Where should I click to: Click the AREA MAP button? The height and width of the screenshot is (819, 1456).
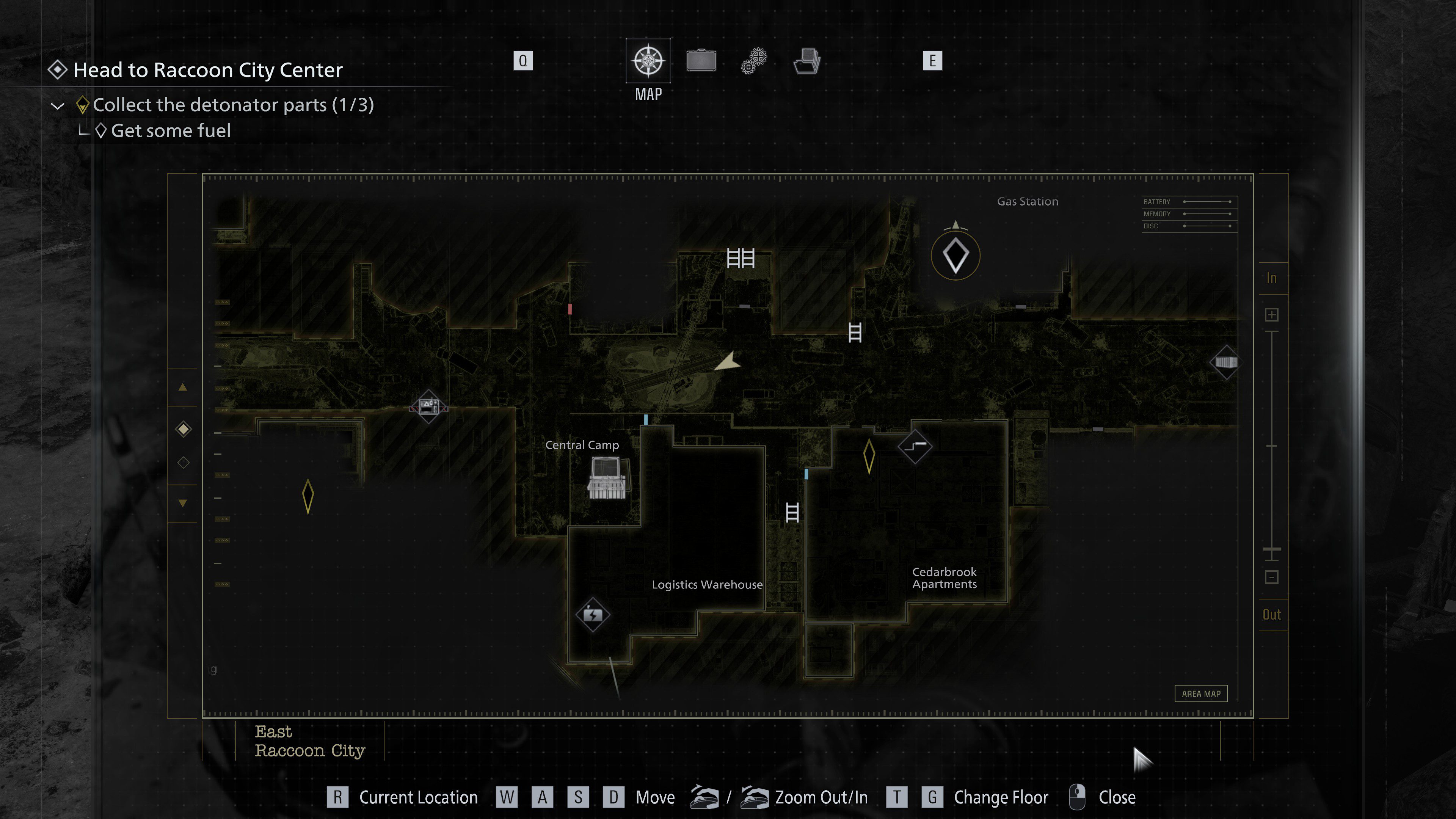[1201, 693]
